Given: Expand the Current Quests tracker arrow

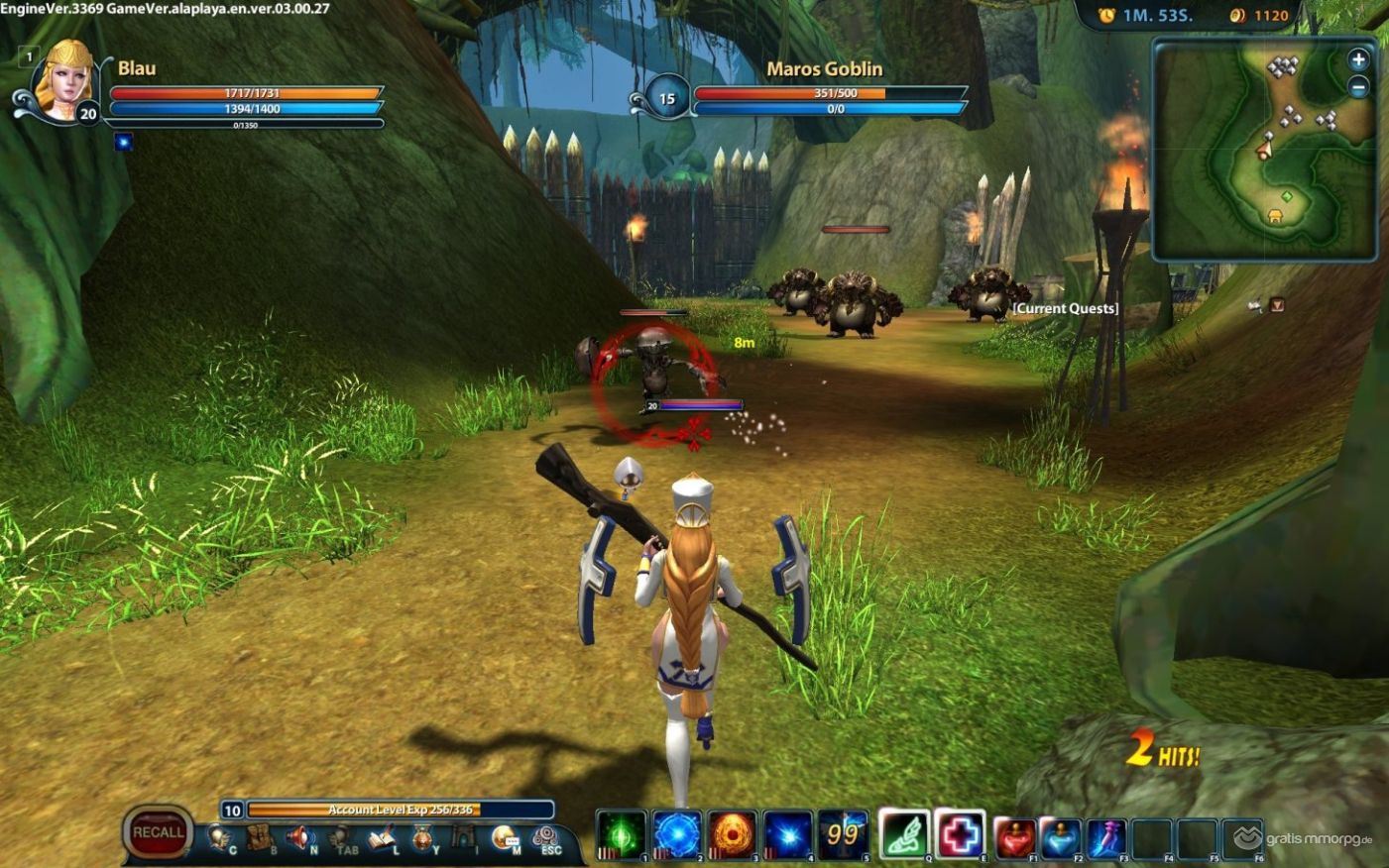Looking at the screenshot, I should 1277,305.
